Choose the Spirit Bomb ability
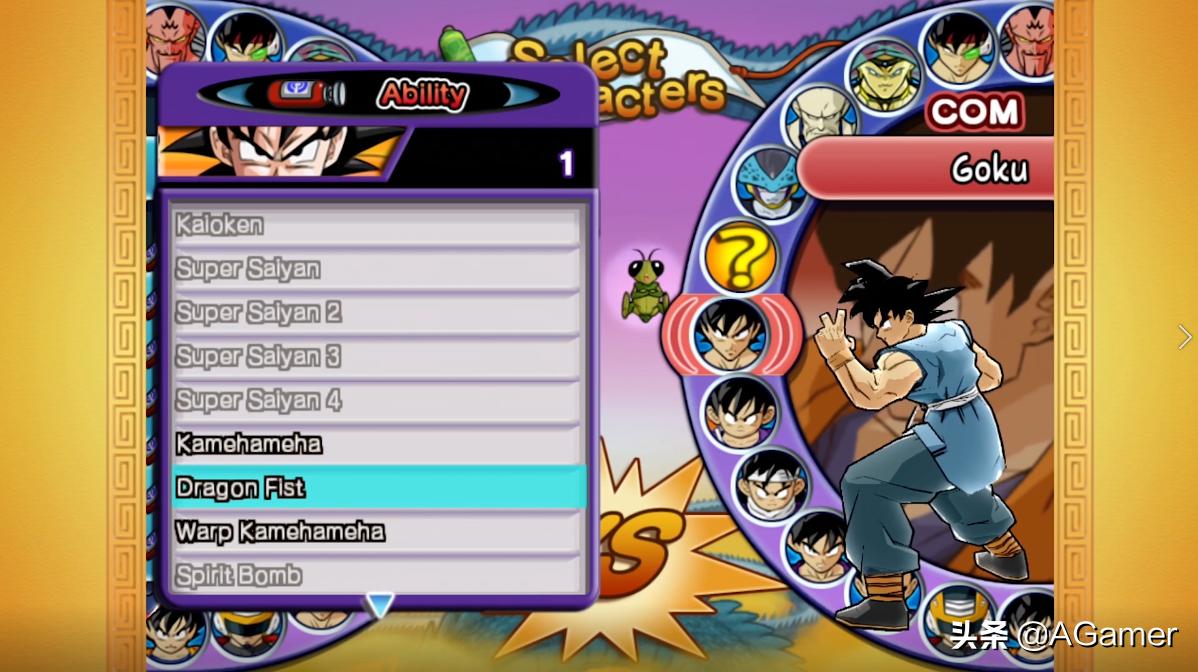Screen dimensions: 1198x672 tap(376, 575)
